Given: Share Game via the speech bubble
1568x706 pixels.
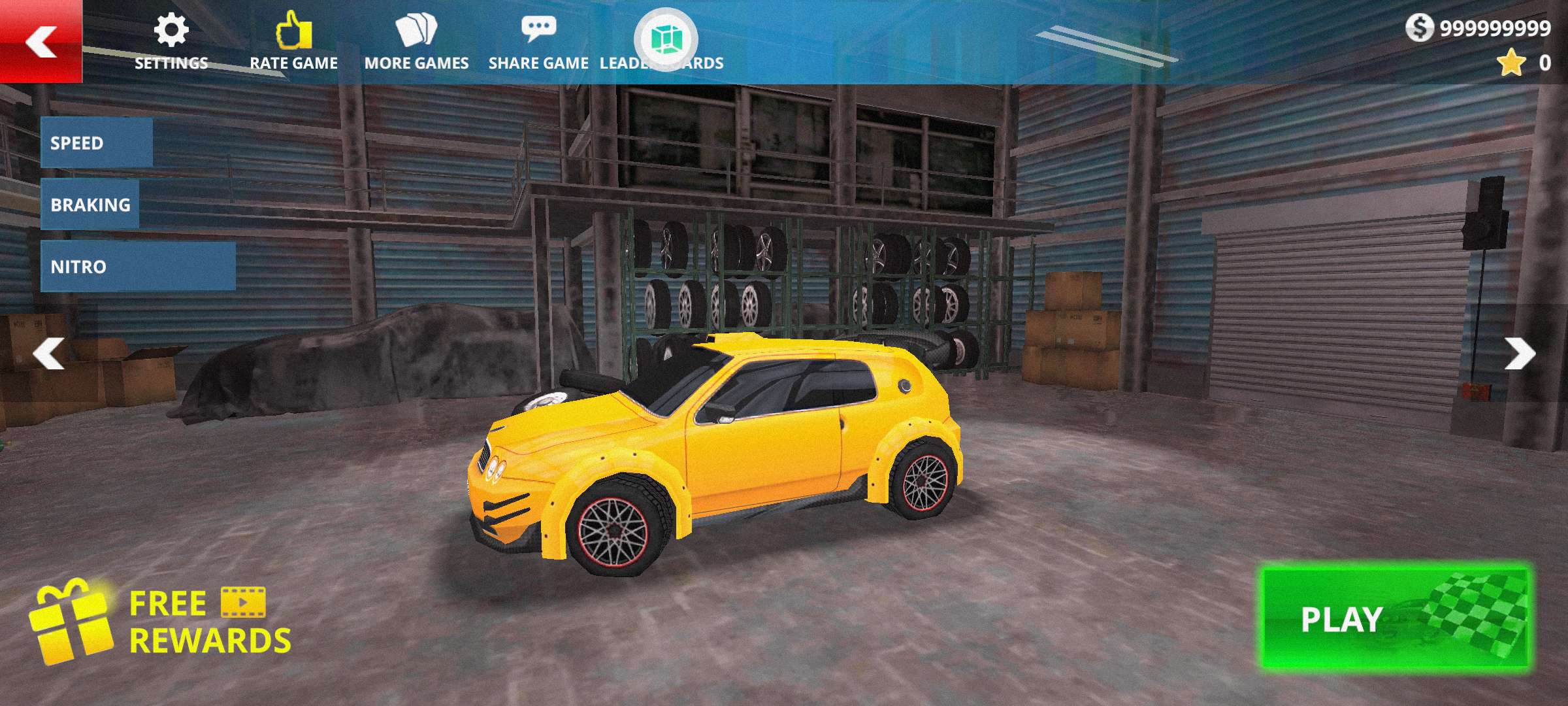Looking at the screenshot, I should pyautogui.click(x=538, y=41).
